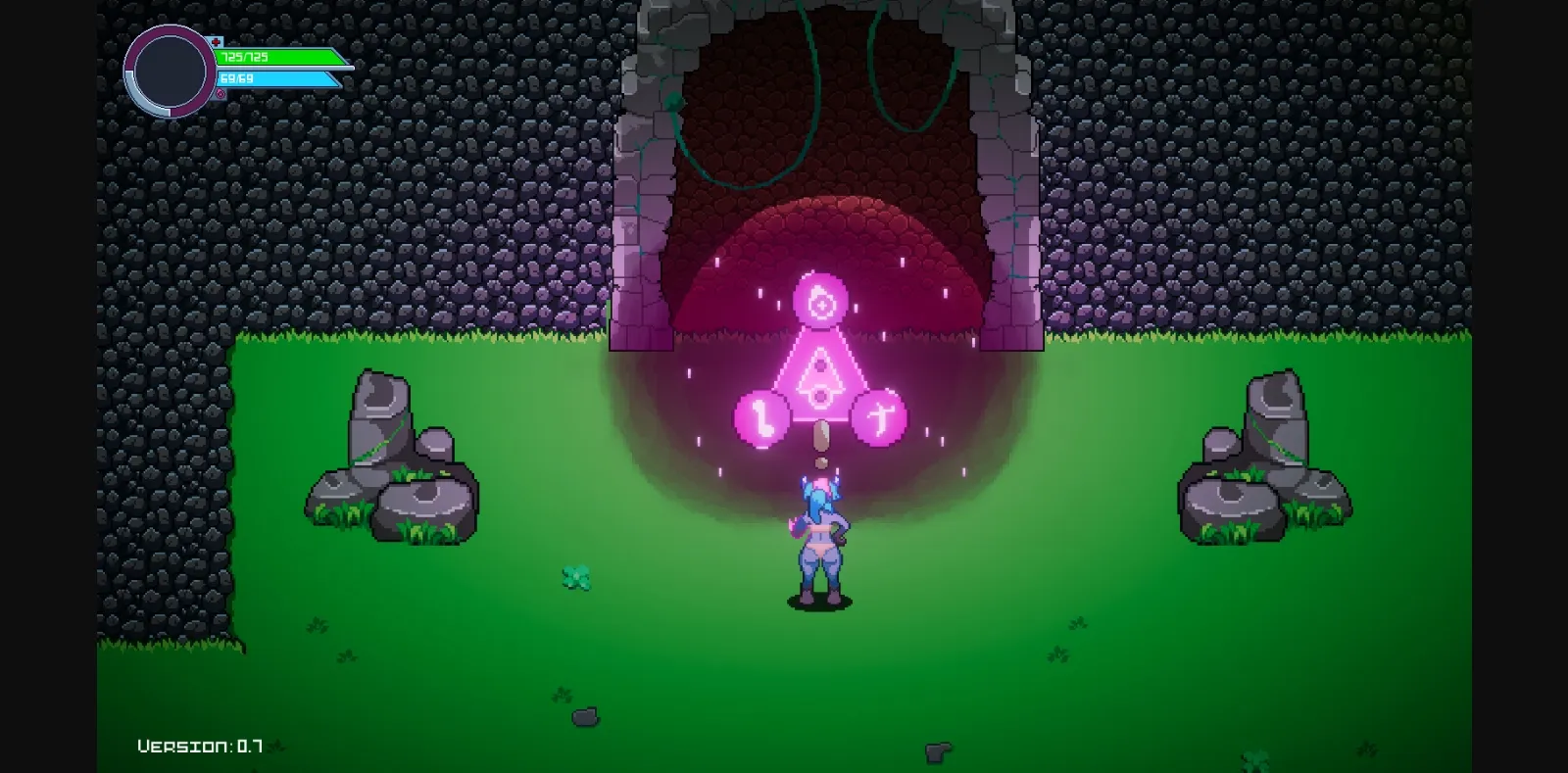Select the magenta orb icon below the mana bar
The image size is (1568, 773).
tap(220, 93)
